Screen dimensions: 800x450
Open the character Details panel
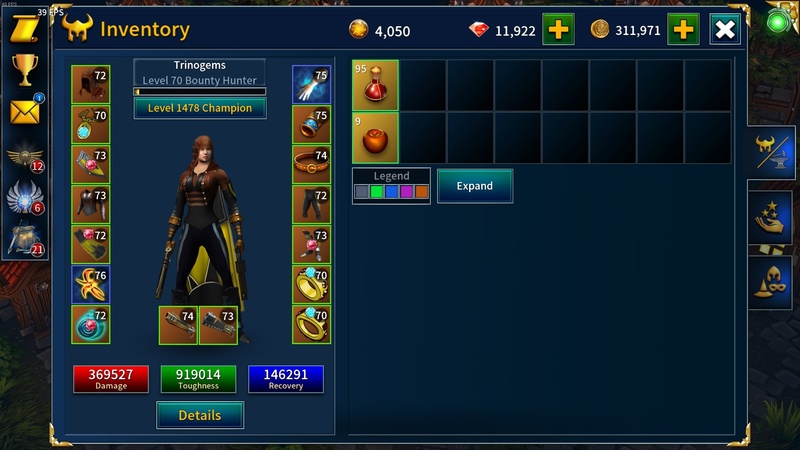[x=200, y=414]
